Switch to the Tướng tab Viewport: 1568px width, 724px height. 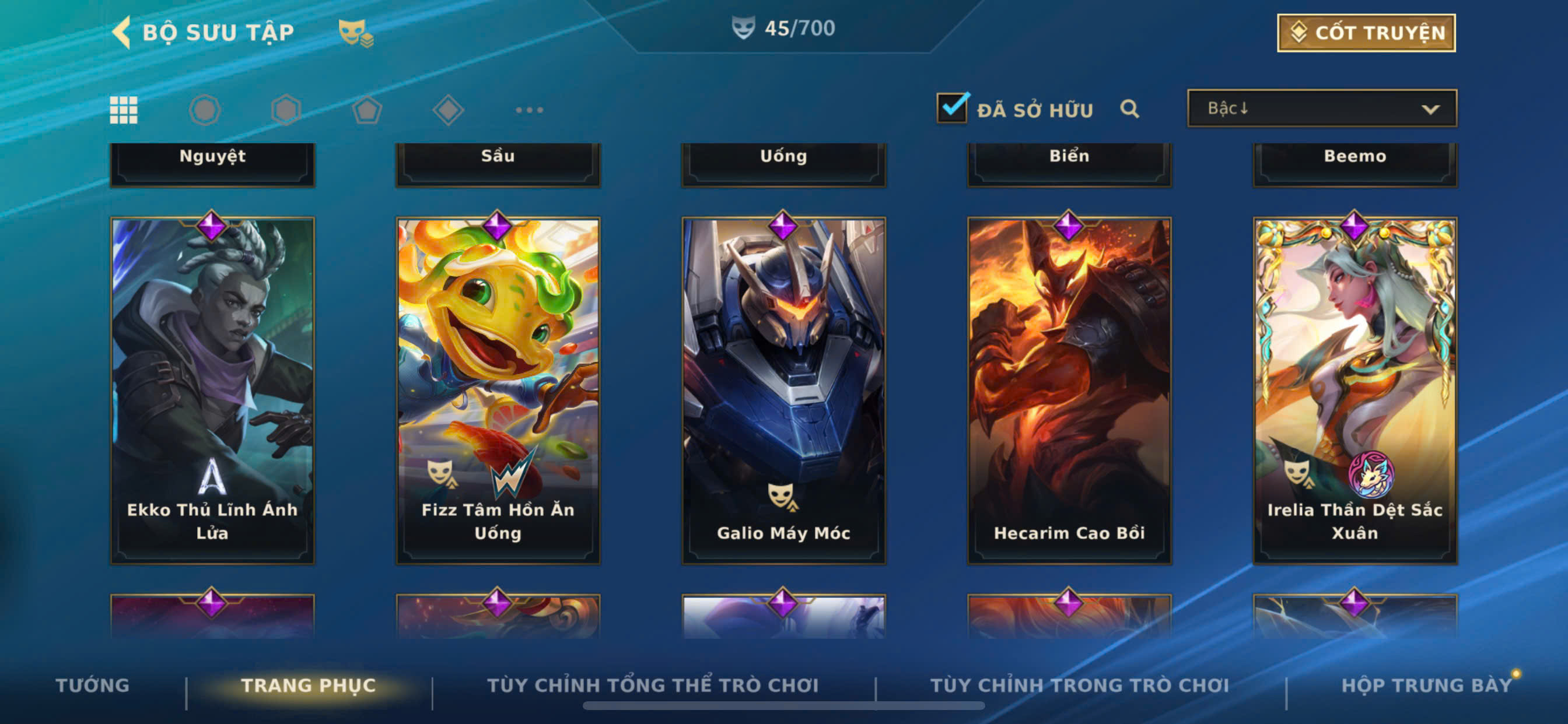coord(93,685)
